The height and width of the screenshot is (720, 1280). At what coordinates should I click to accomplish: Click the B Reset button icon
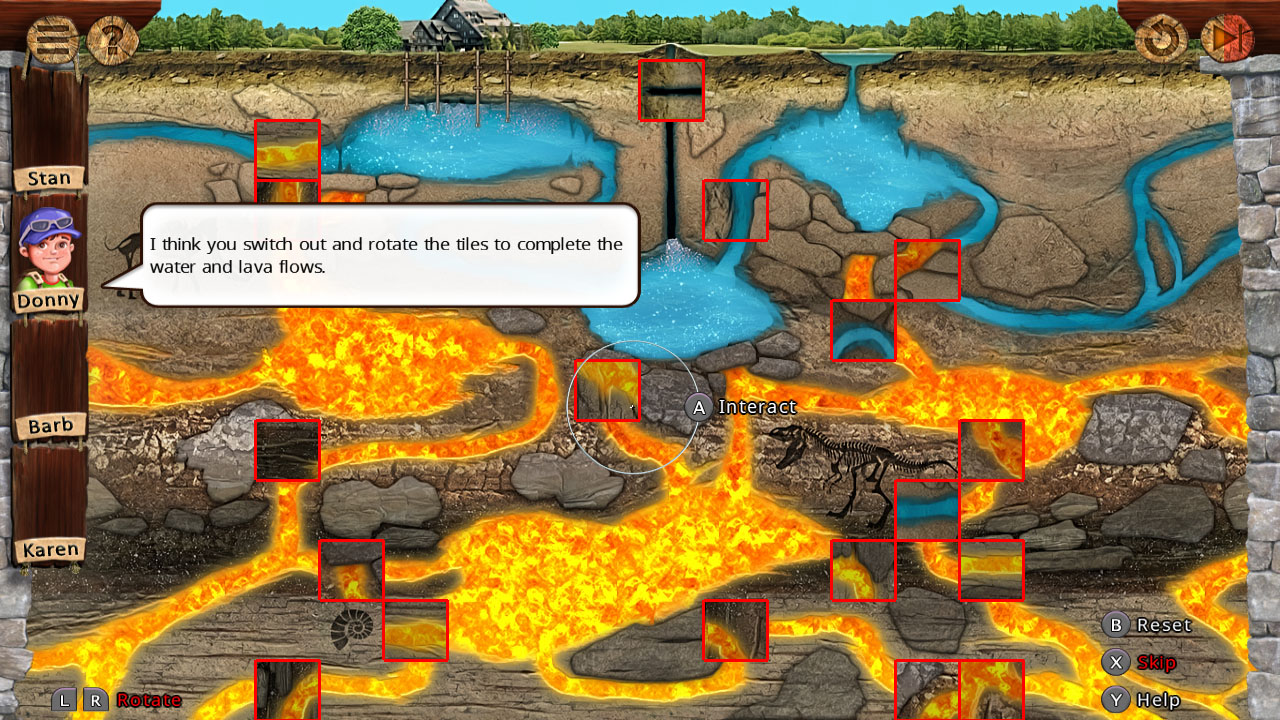tap(1115, 625)
